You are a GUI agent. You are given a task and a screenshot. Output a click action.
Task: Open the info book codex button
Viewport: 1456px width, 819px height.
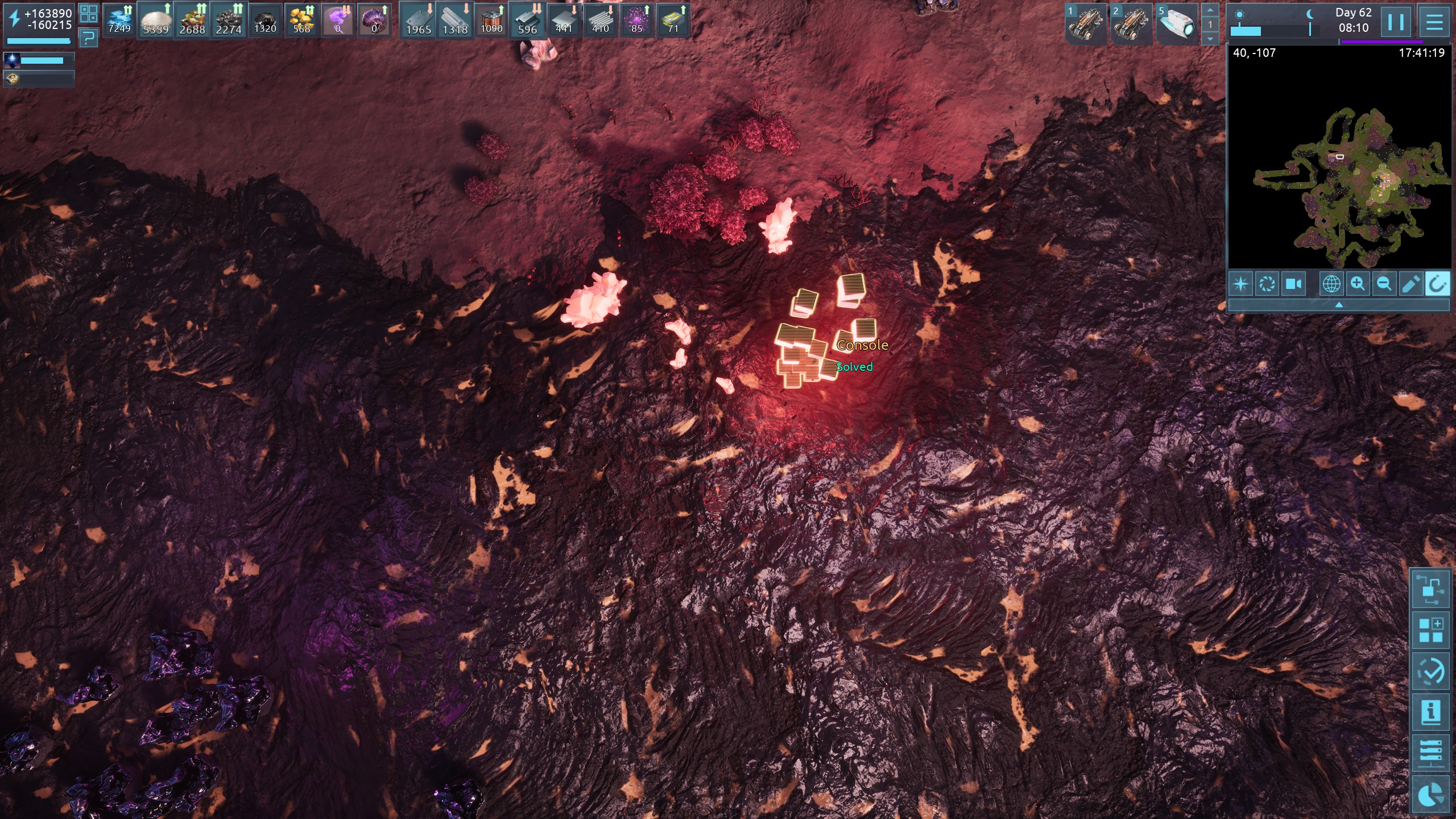[1431, 712]
